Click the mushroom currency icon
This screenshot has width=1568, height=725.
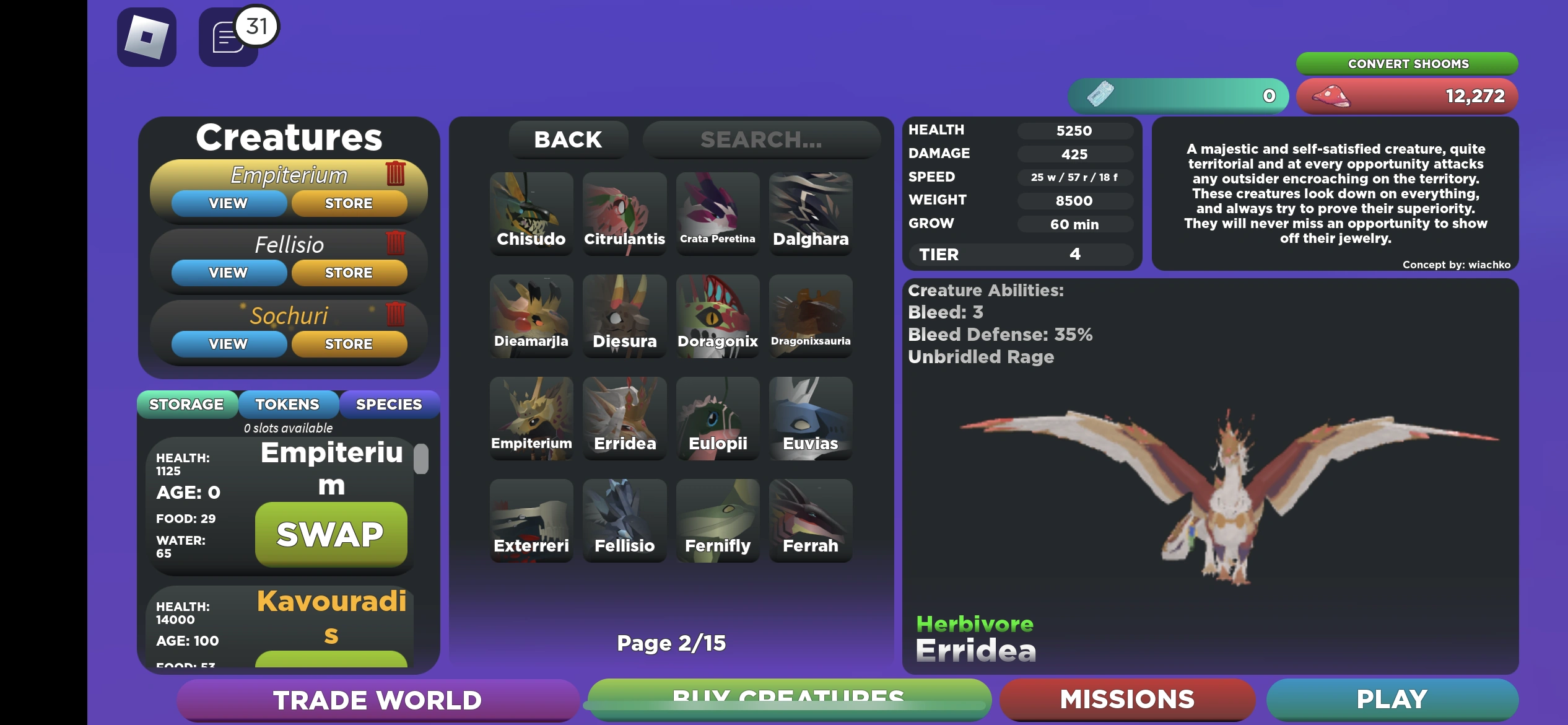click(1331, 96)
